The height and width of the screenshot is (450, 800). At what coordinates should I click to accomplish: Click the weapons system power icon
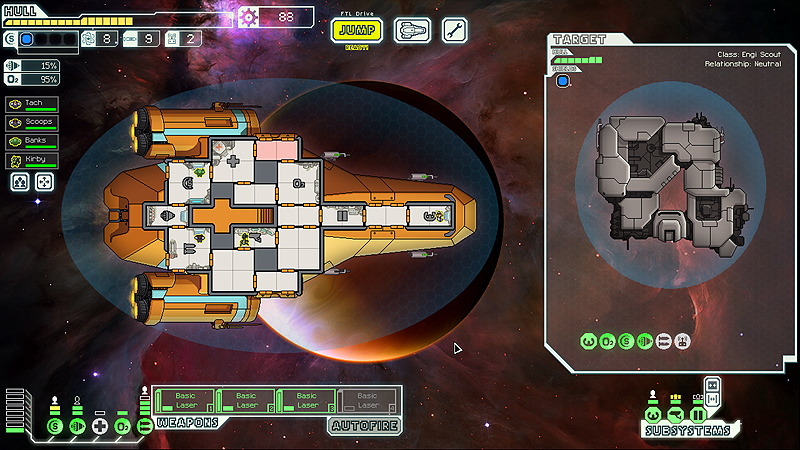click(145, 428)
